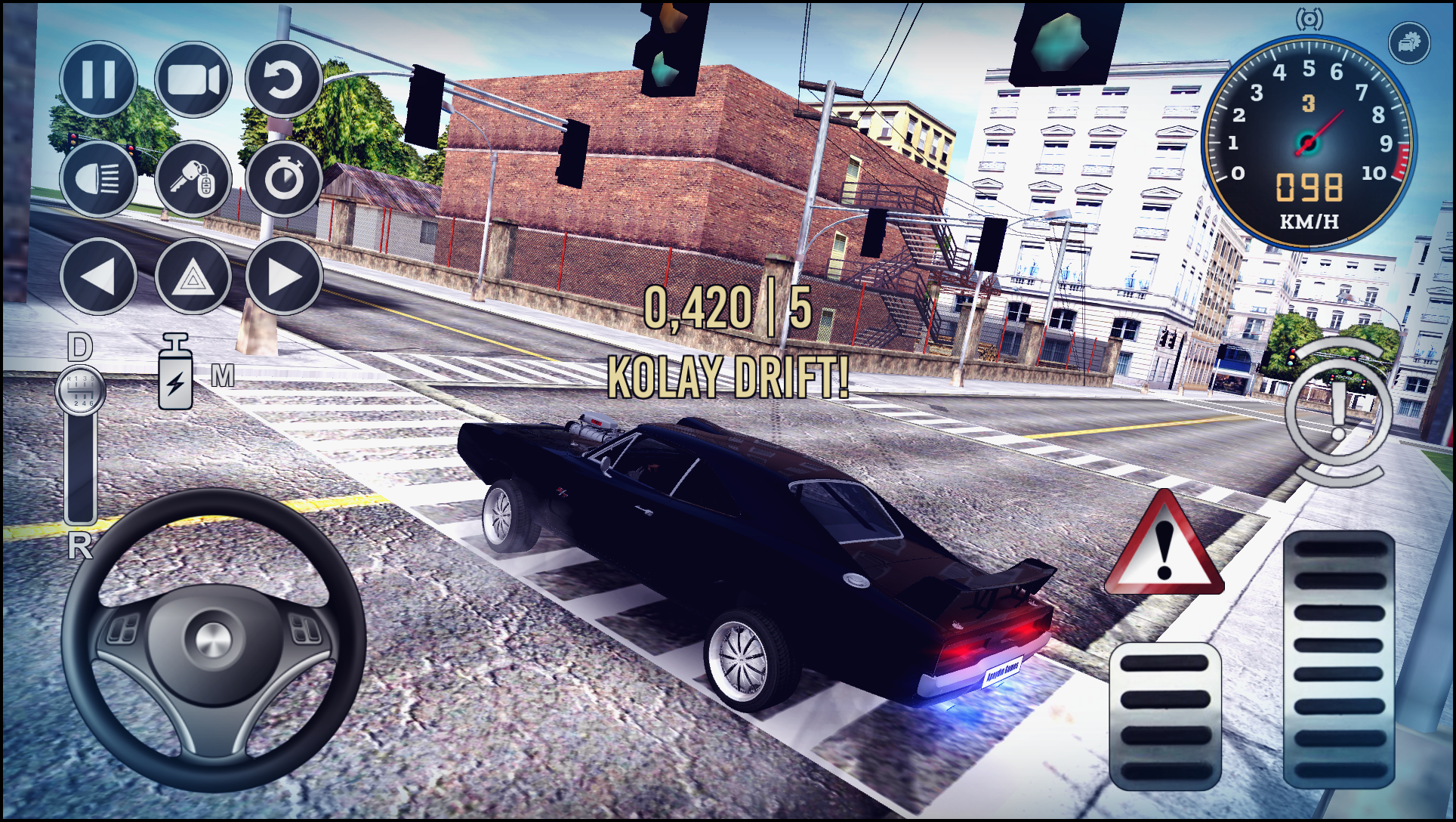
Task: Toggle the headlights on
Action: (x=97, y=179)
